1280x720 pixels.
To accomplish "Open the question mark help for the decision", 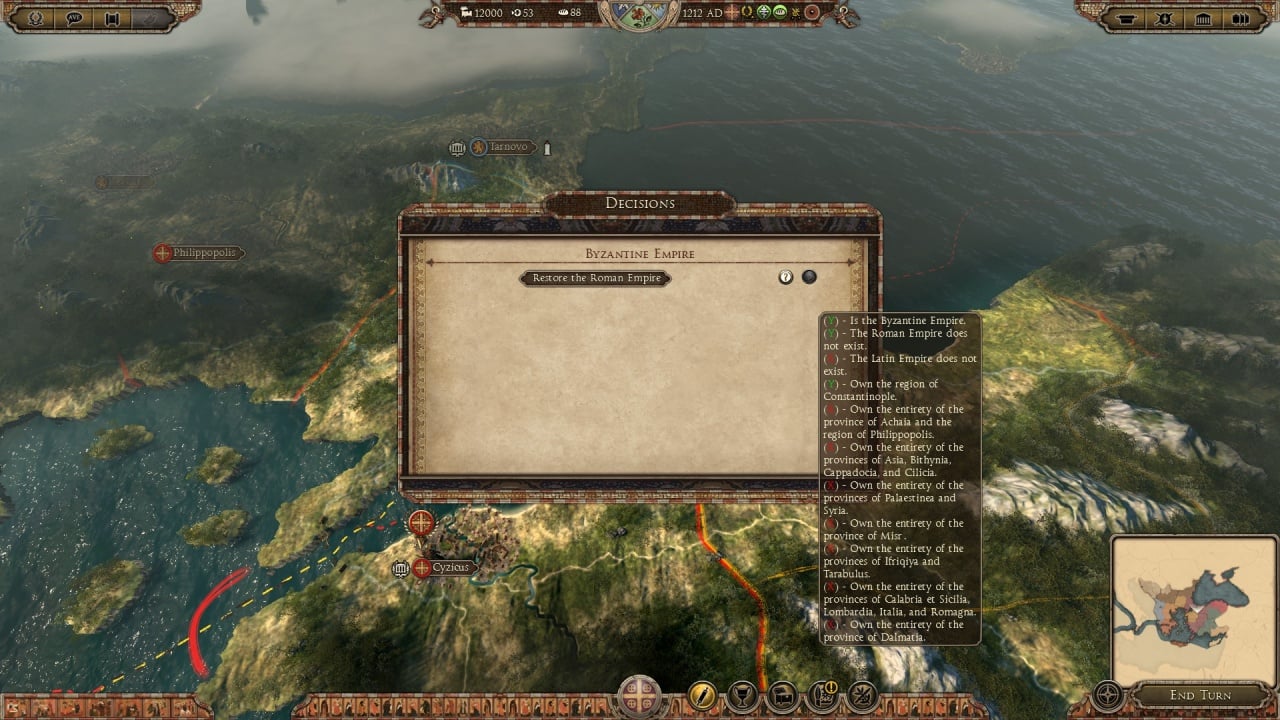I will click(x=785, y=277).
